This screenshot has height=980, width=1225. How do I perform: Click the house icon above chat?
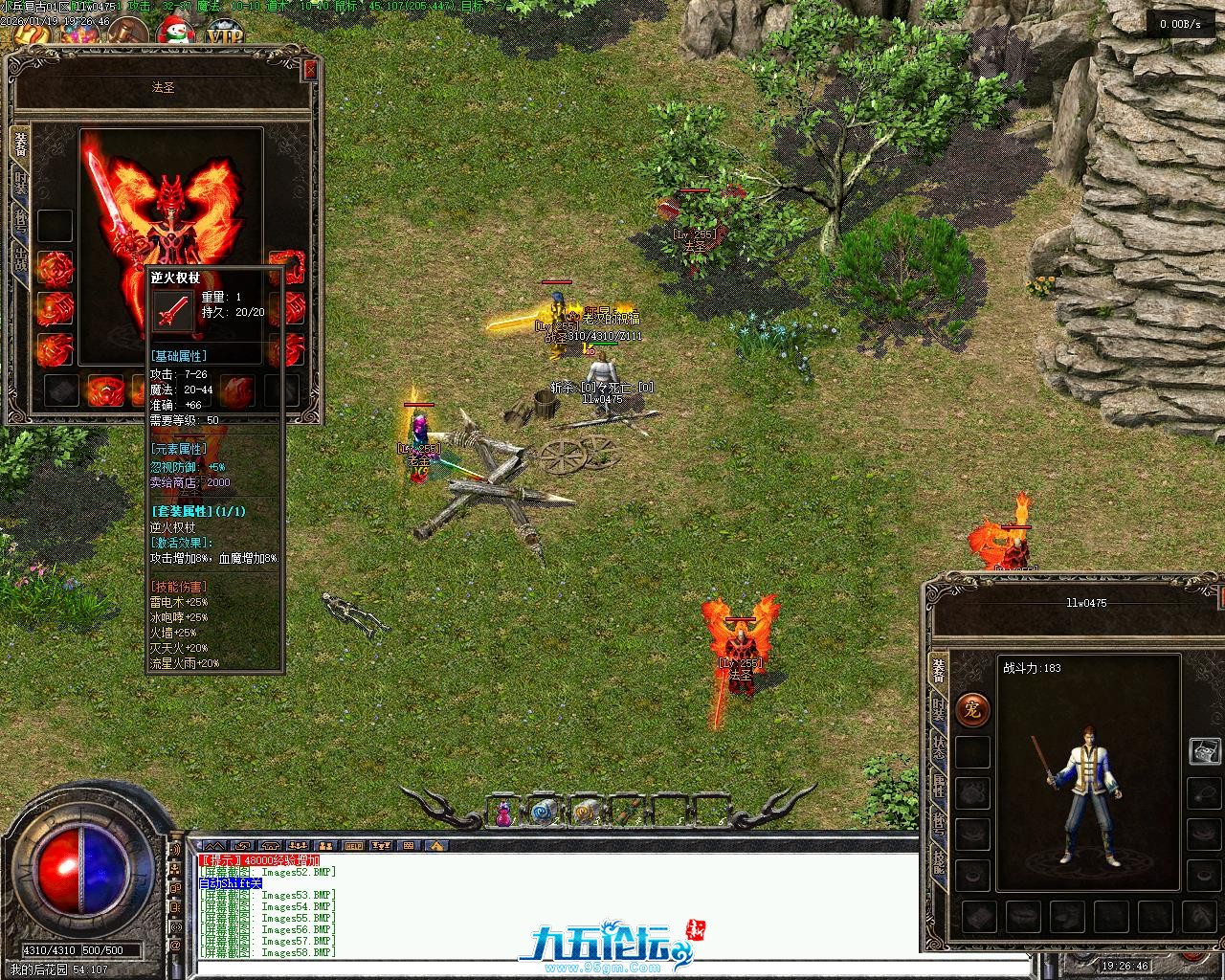tap(435, 846)
